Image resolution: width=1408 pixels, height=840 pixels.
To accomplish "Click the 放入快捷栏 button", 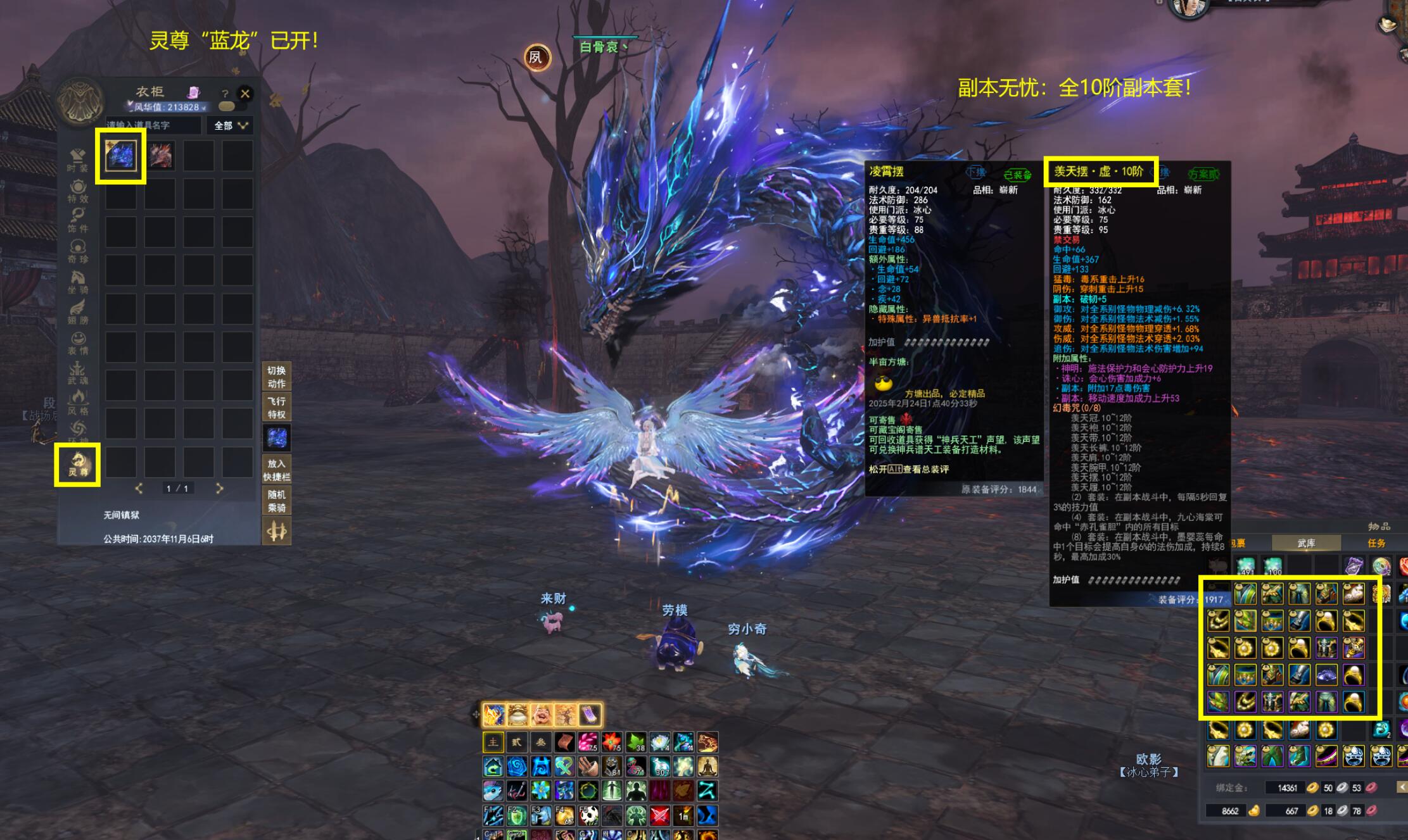I will click(x=277, y=470).
